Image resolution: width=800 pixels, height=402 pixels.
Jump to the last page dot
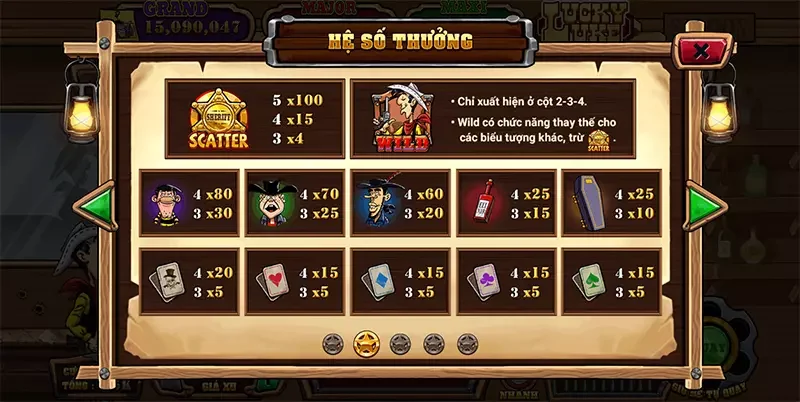(x=467, y=343)
